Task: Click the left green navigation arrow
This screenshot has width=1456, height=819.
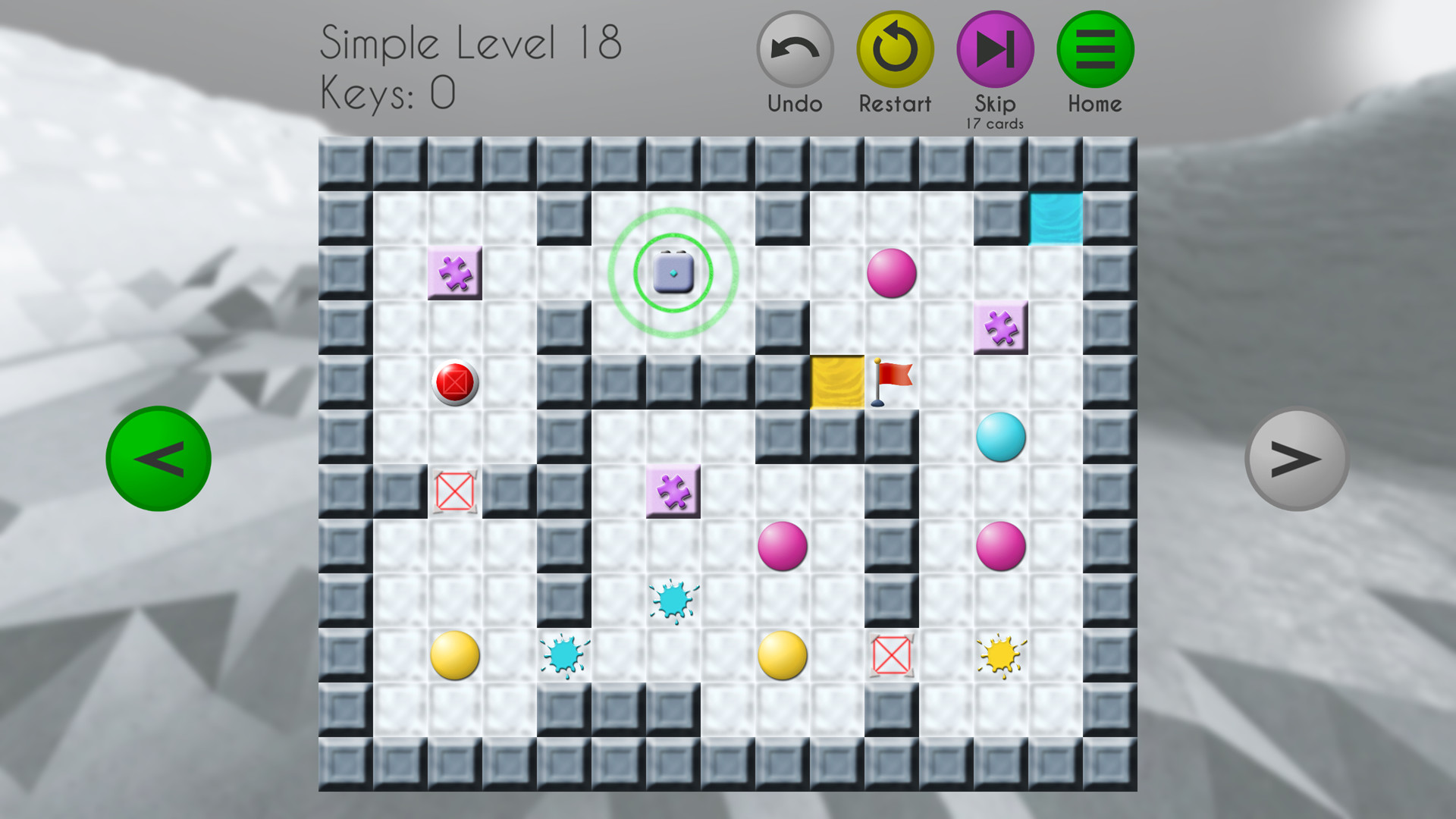Action: click(158, 458)
